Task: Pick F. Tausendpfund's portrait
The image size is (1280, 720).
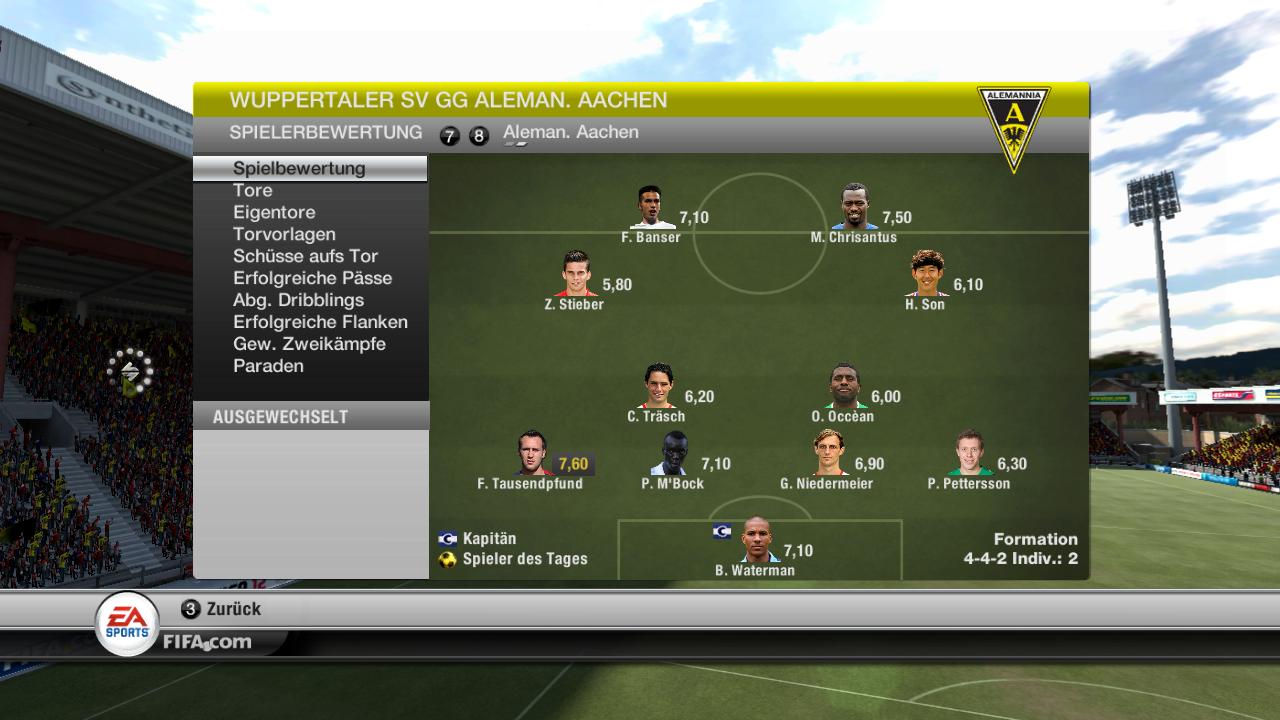Action: (x=533, y=454)
